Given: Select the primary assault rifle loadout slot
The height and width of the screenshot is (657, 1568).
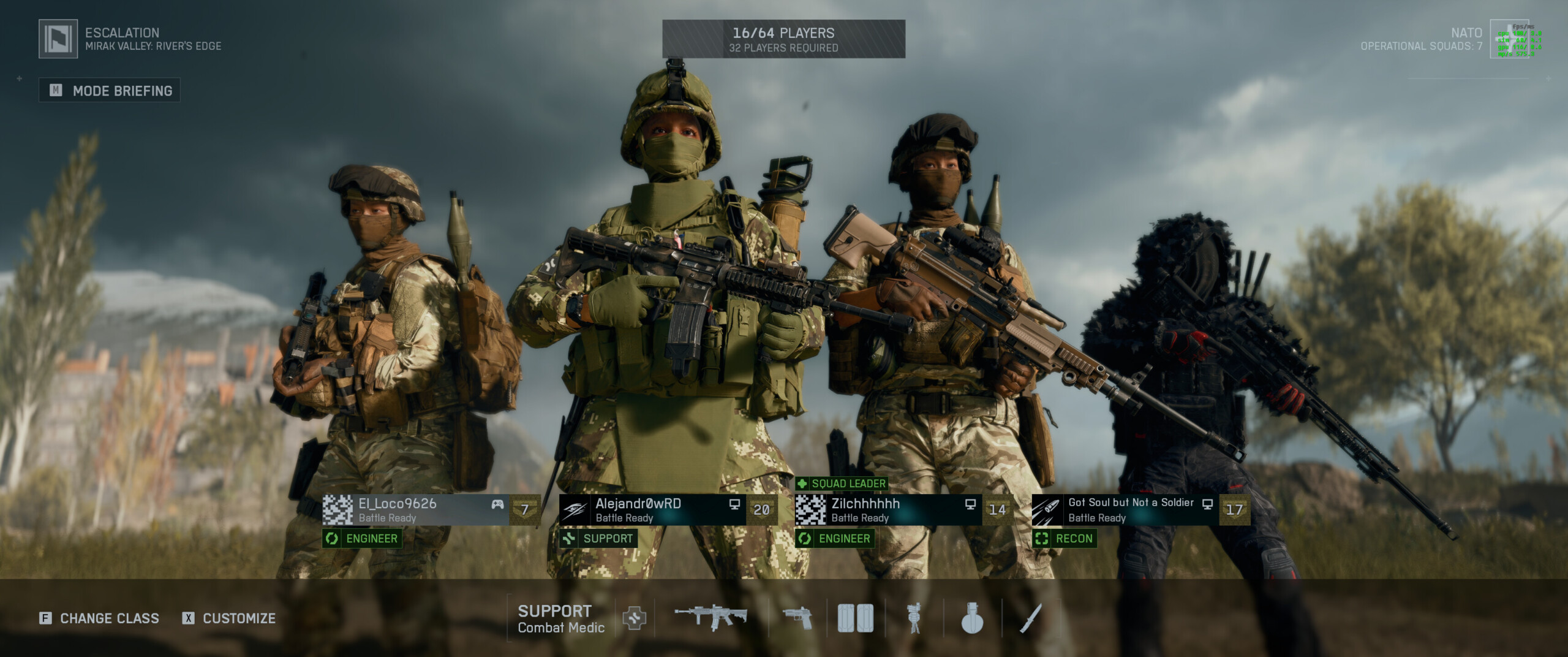Looking at the screenshot, I should pyautogui.click(x=710, y=617).
